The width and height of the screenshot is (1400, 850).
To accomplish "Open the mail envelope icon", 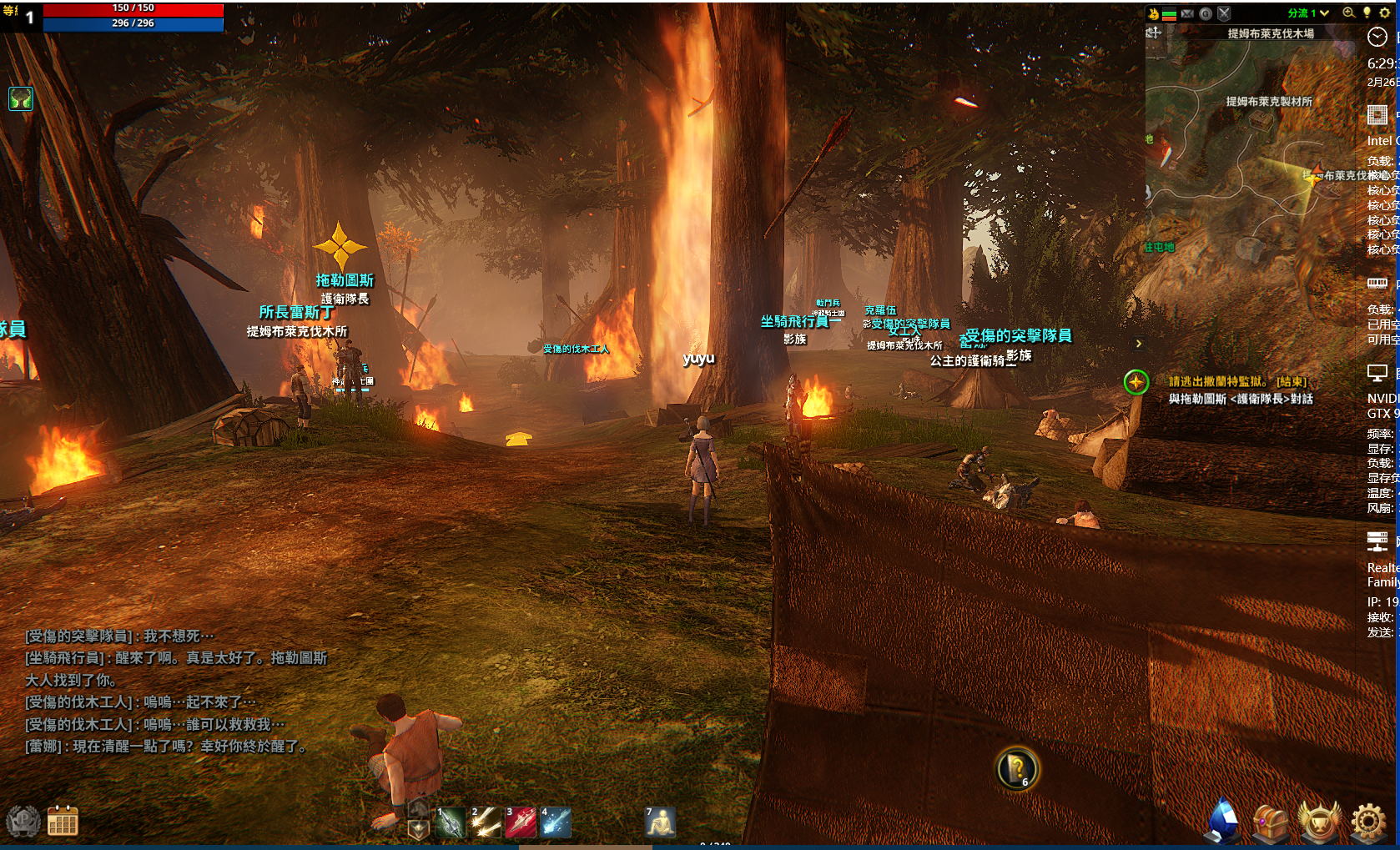I will [x=1187, y=13].
